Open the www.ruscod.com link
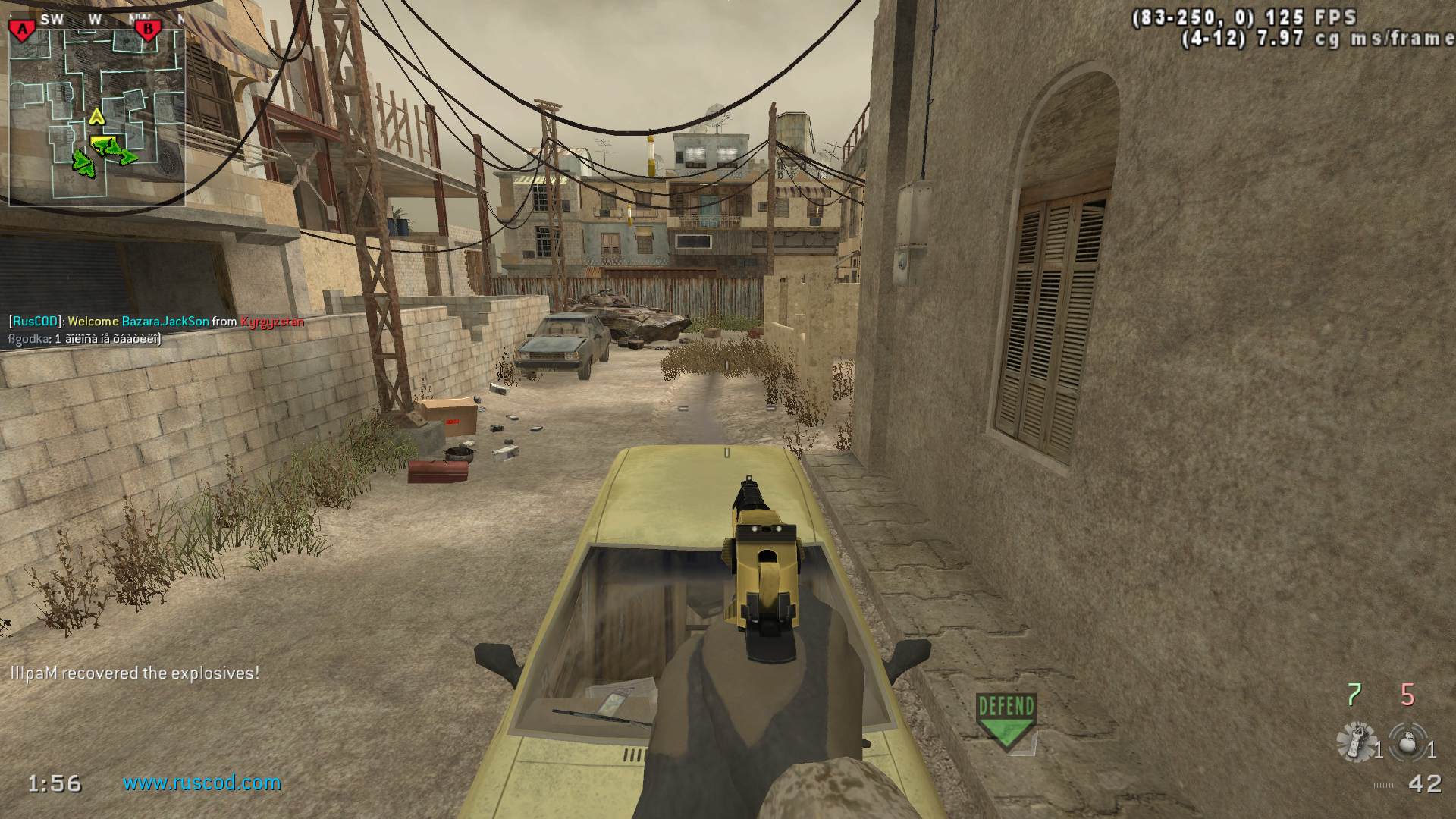This screenshot has height=819, width=1456. (x=202, y=783)
